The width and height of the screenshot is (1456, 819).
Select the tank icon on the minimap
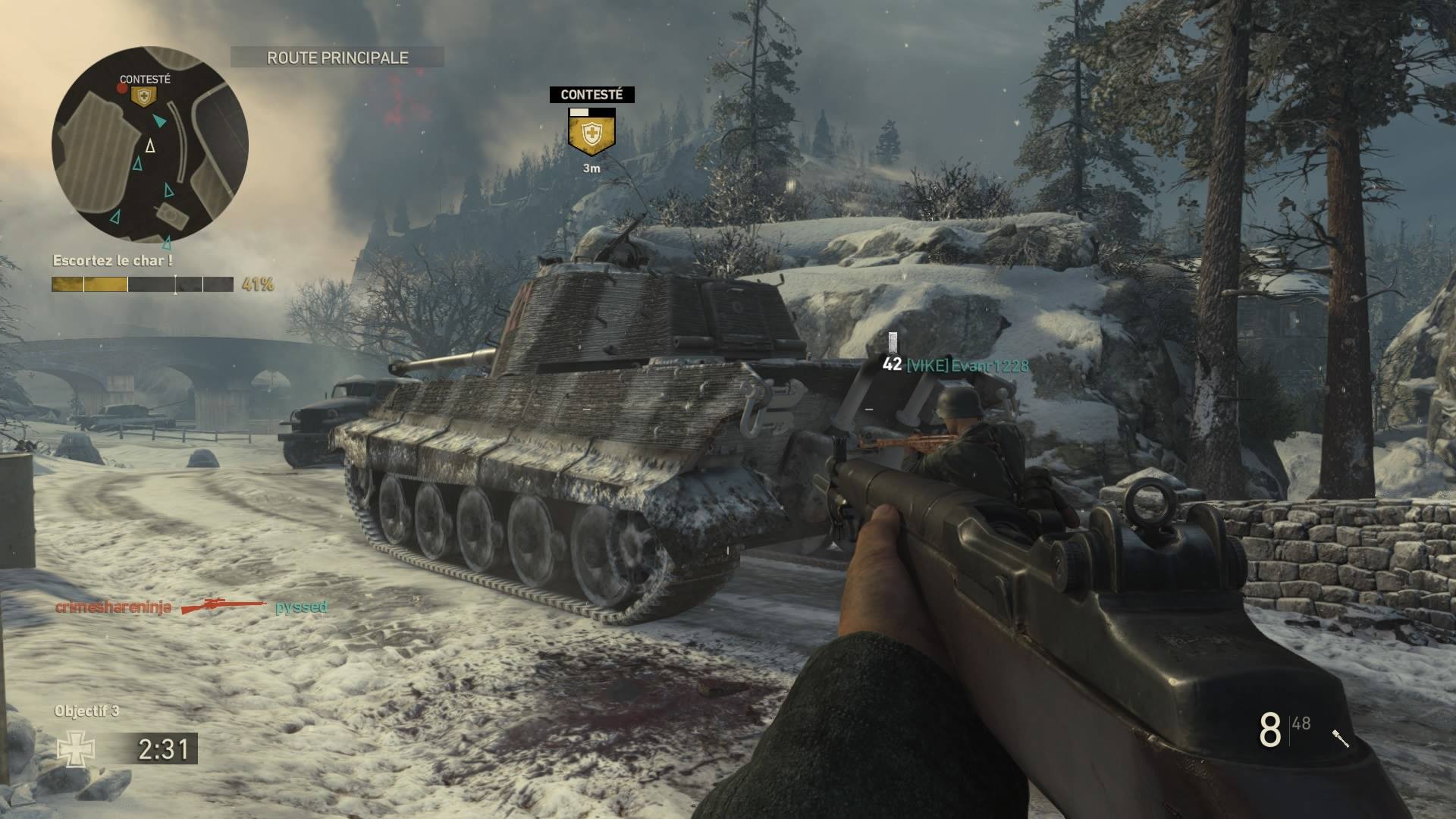[x=171, y=216]
